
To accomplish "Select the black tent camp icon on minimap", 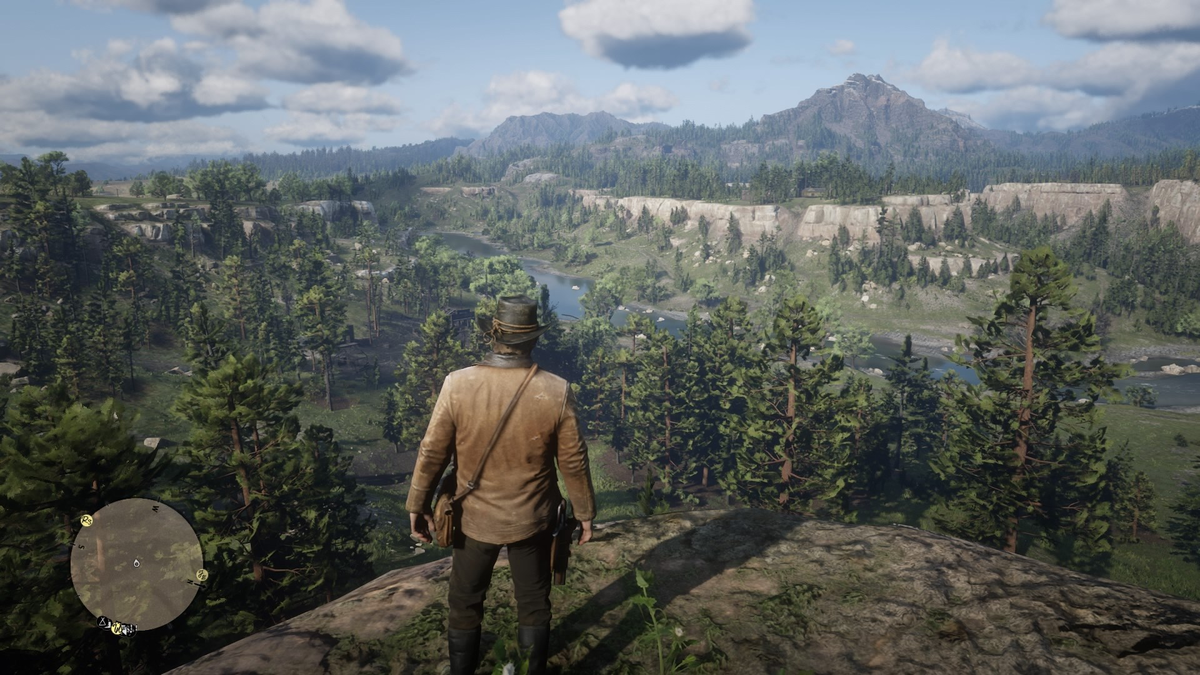I will (102, 622).
